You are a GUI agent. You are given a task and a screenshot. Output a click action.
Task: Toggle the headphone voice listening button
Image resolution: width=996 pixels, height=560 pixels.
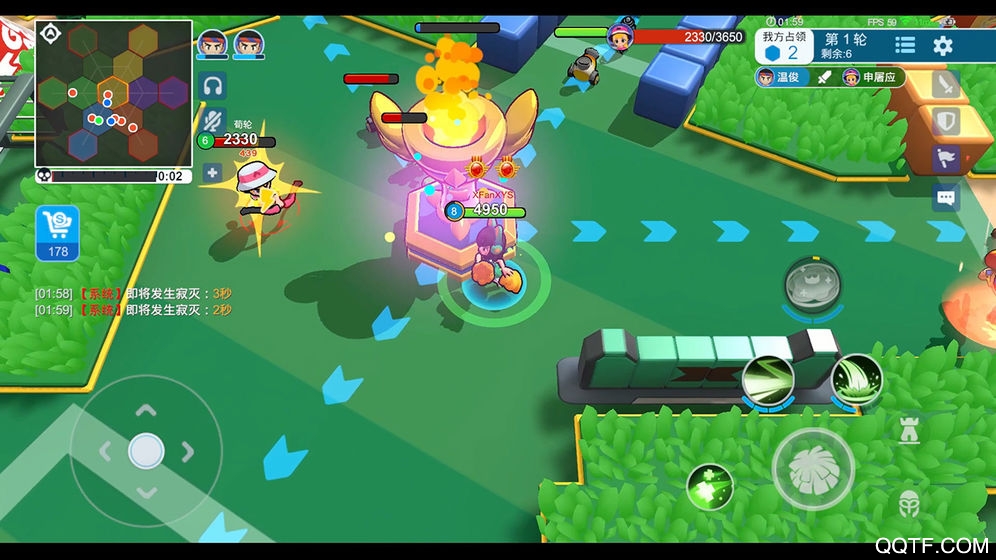(212, 86)
